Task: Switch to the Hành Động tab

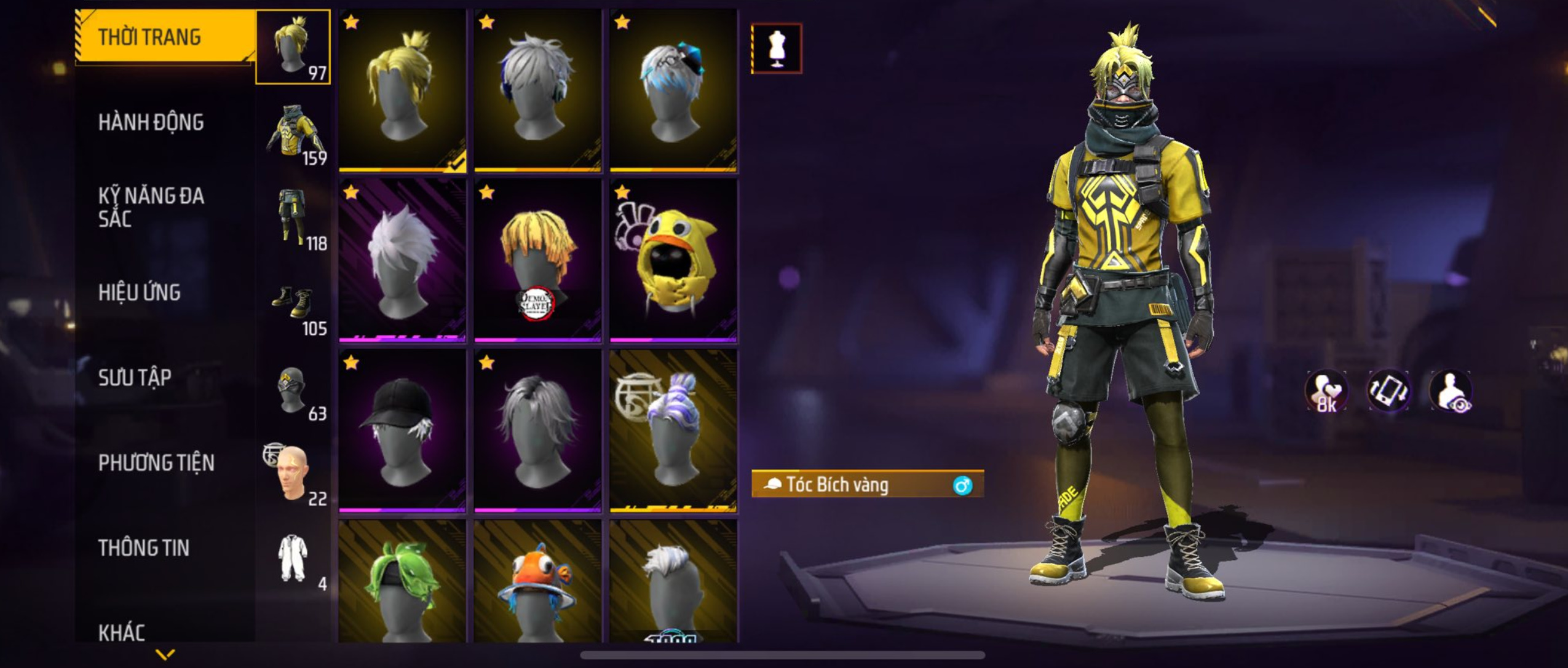Action: click(x=151, y=122)
